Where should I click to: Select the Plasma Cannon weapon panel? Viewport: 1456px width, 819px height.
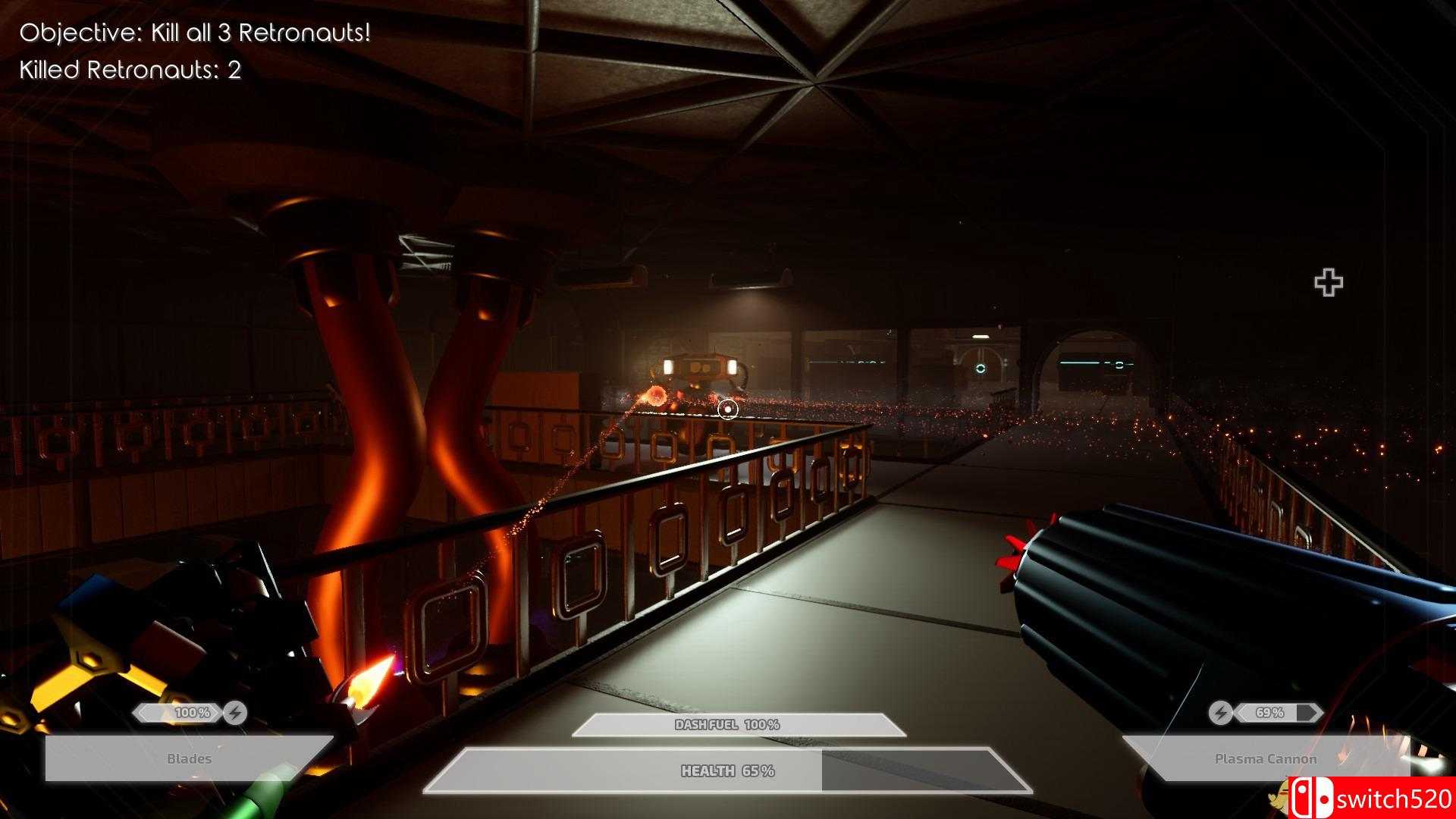coord(1265,758)
